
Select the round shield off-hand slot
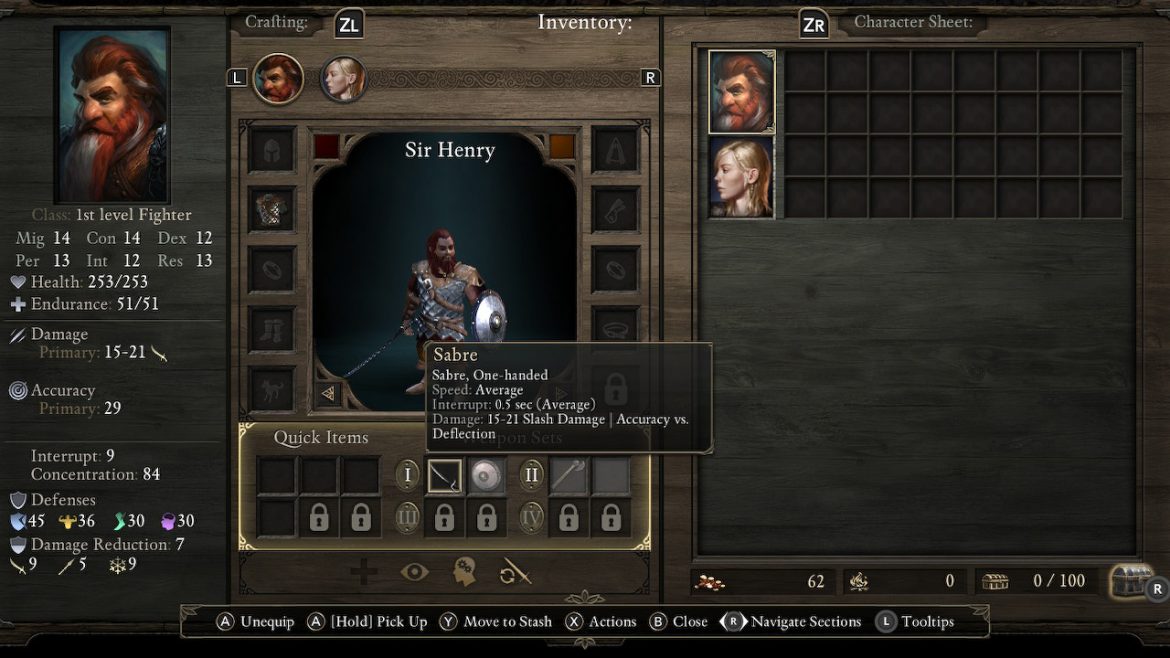pos(486,475)
